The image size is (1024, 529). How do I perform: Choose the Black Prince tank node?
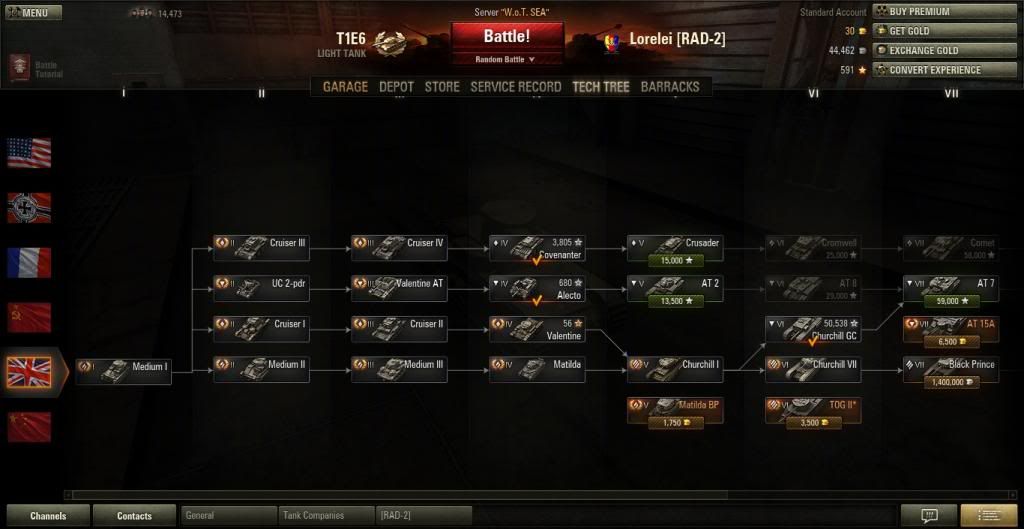pyautogui.click(x=950, y=366)
